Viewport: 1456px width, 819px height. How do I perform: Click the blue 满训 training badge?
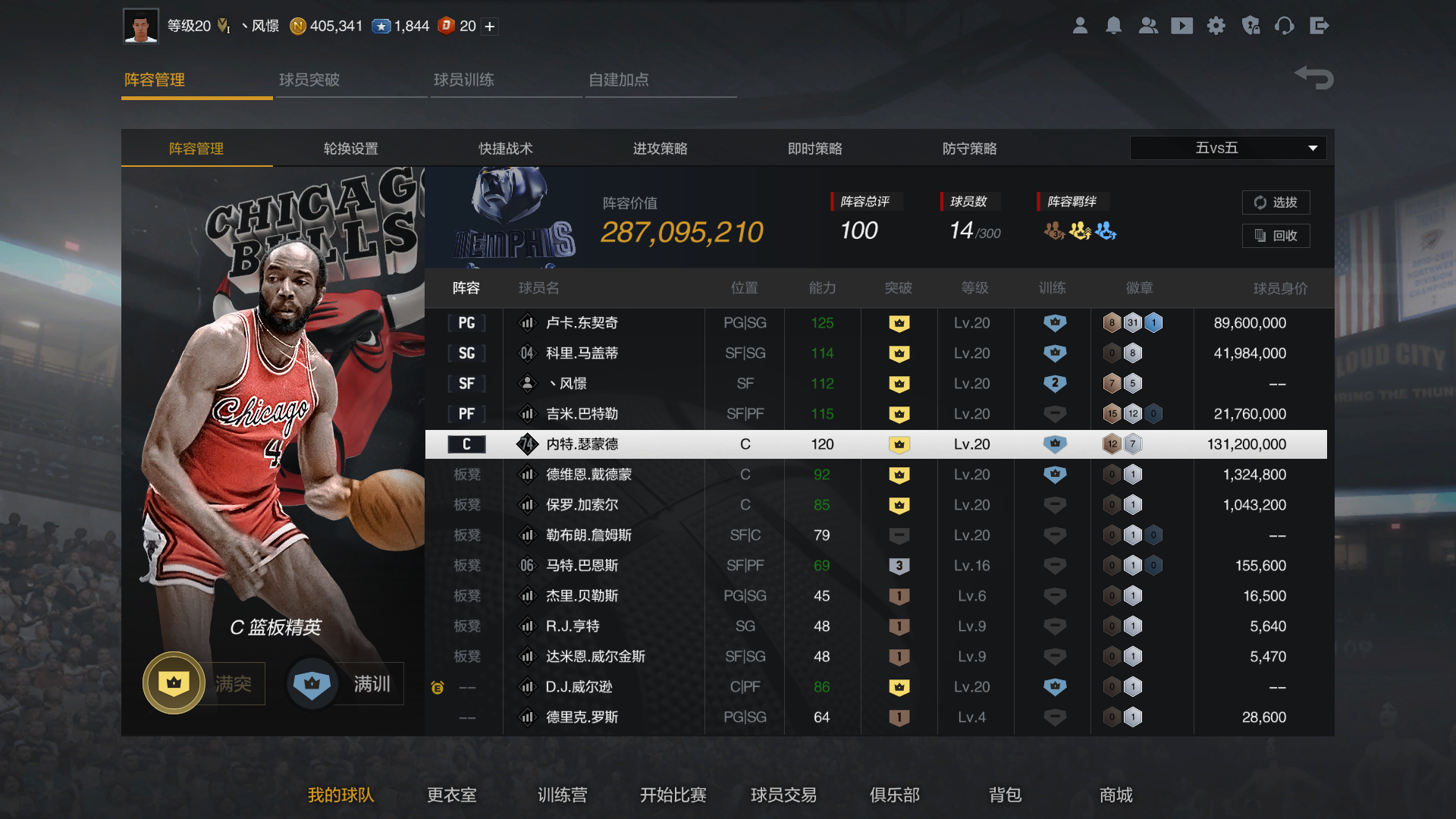[x=312, y=682]
